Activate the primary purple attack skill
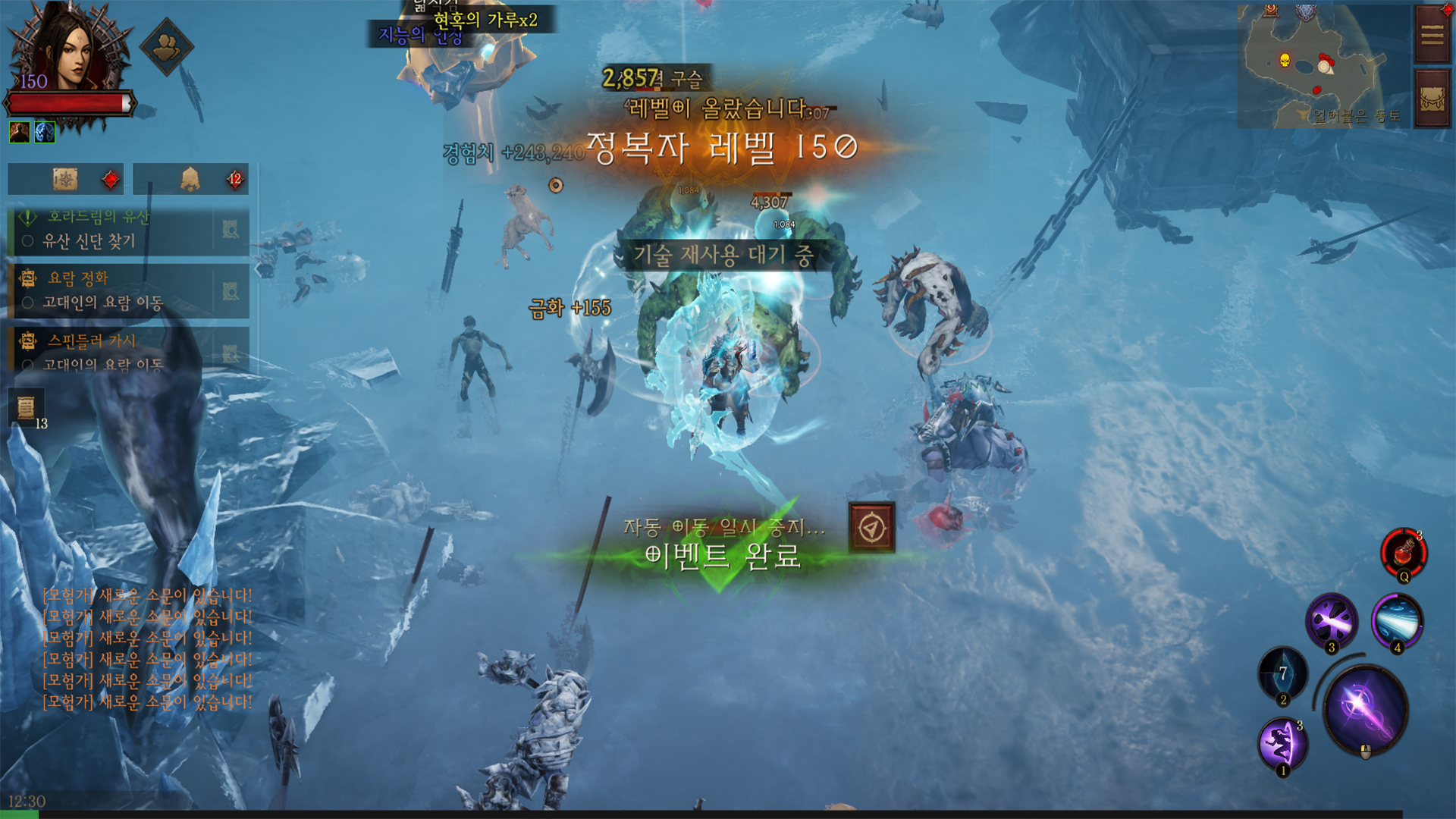The height and width of the screenshot is (819, 1456). (1365, 709)
